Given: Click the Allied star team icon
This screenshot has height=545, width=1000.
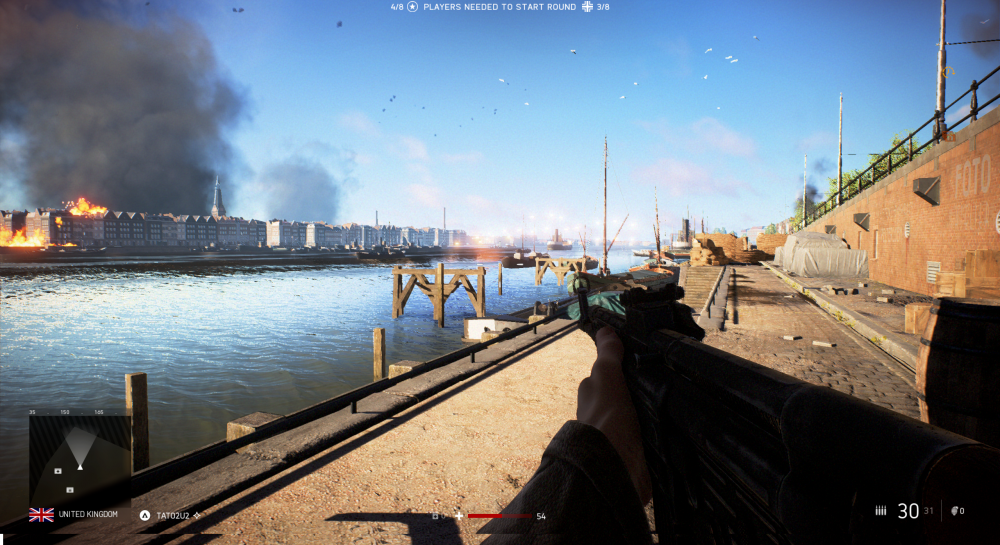Looking at the screenshot, I should 412,7.
